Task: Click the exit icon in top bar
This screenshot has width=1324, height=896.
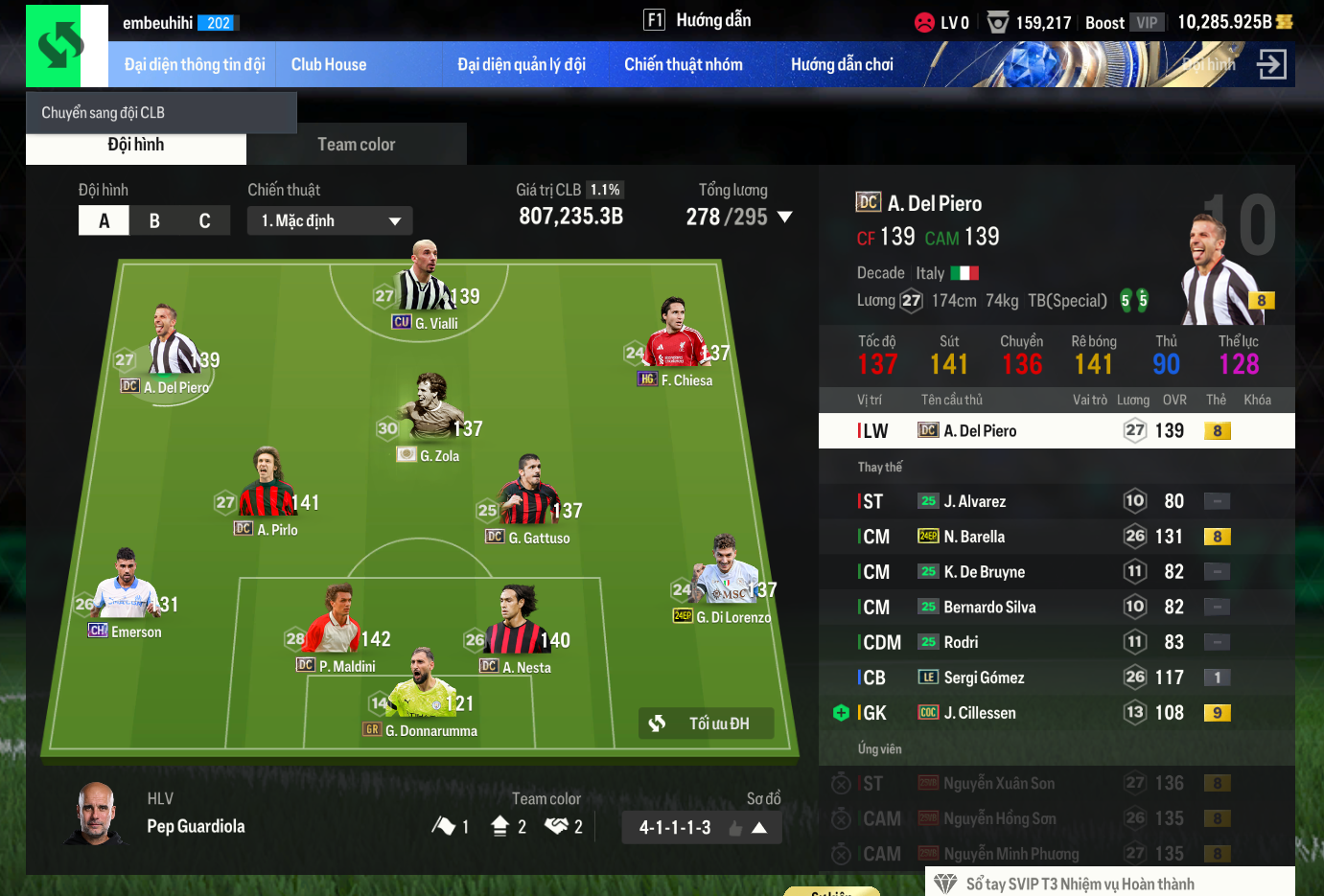Action: 1271,65
